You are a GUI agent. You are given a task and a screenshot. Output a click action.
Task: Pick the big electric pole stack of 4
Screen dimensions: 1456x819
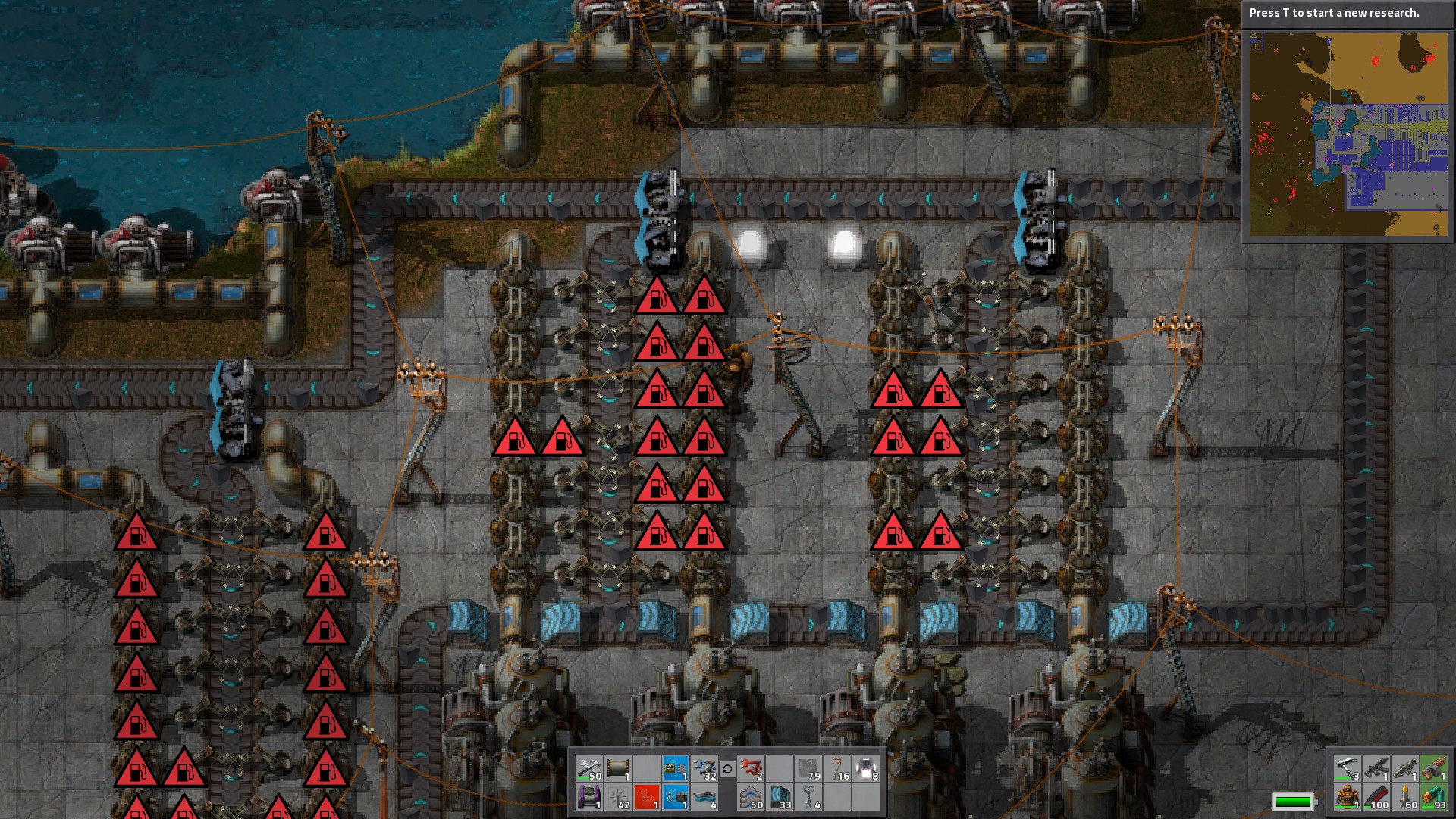(x=808, y=797)
